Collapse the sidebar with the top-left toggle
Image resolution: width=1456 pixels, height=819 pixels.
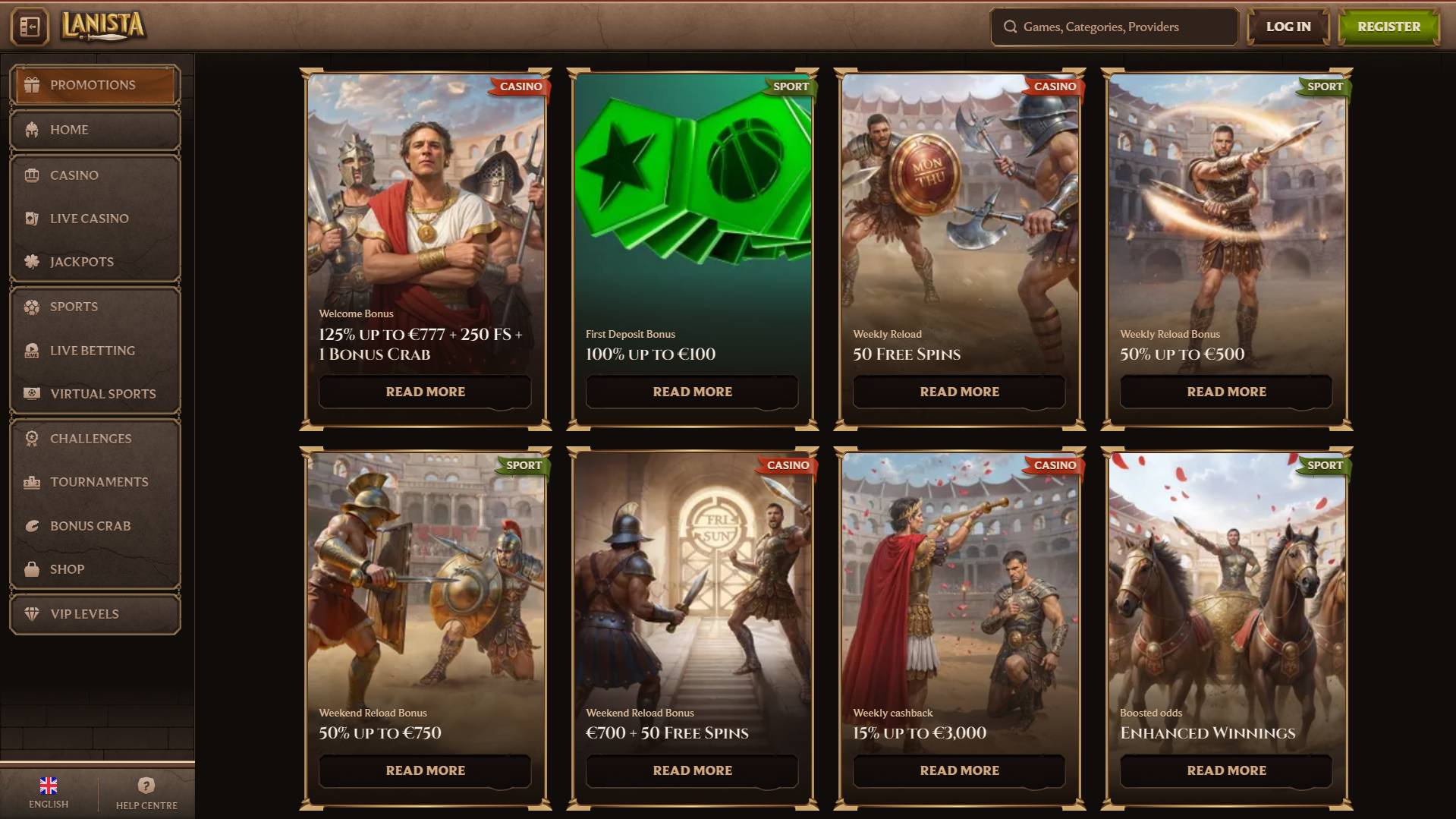pyautogui.click(x=30, y=27)
